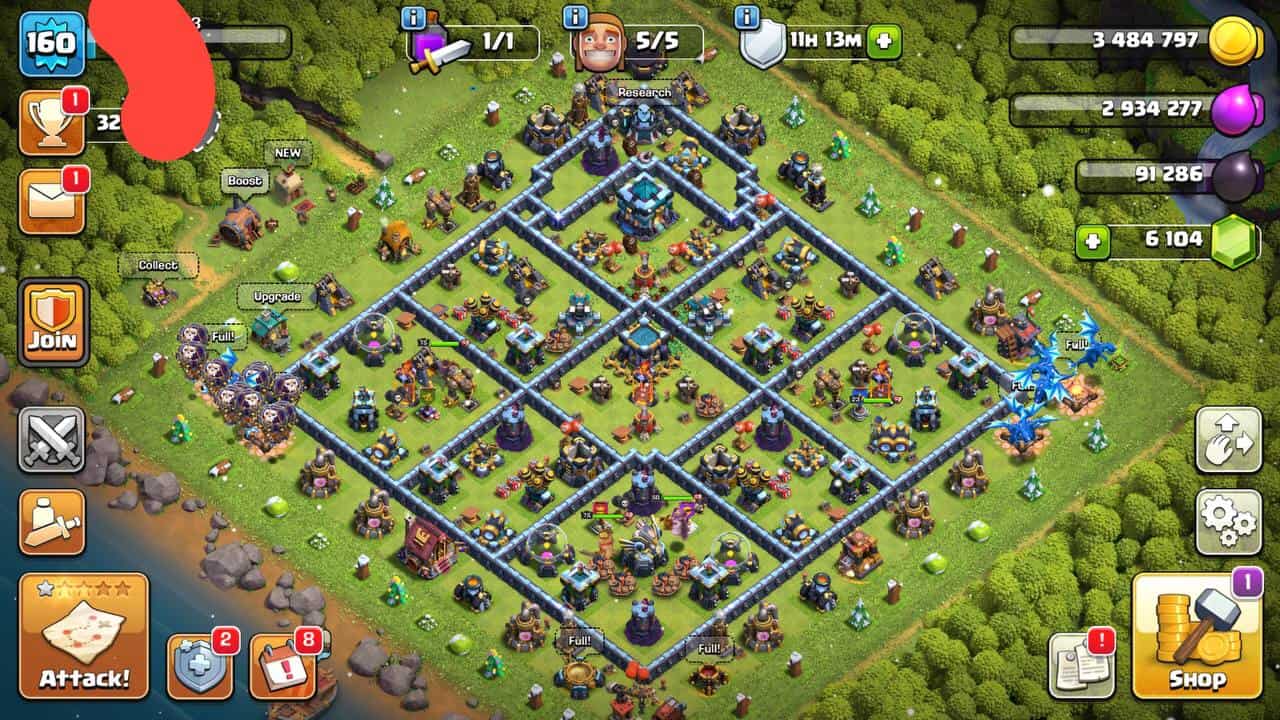The width and height of the screenshot is (1280, 720).
Task: Open the quick train troops button
Action: click(52, 517)
